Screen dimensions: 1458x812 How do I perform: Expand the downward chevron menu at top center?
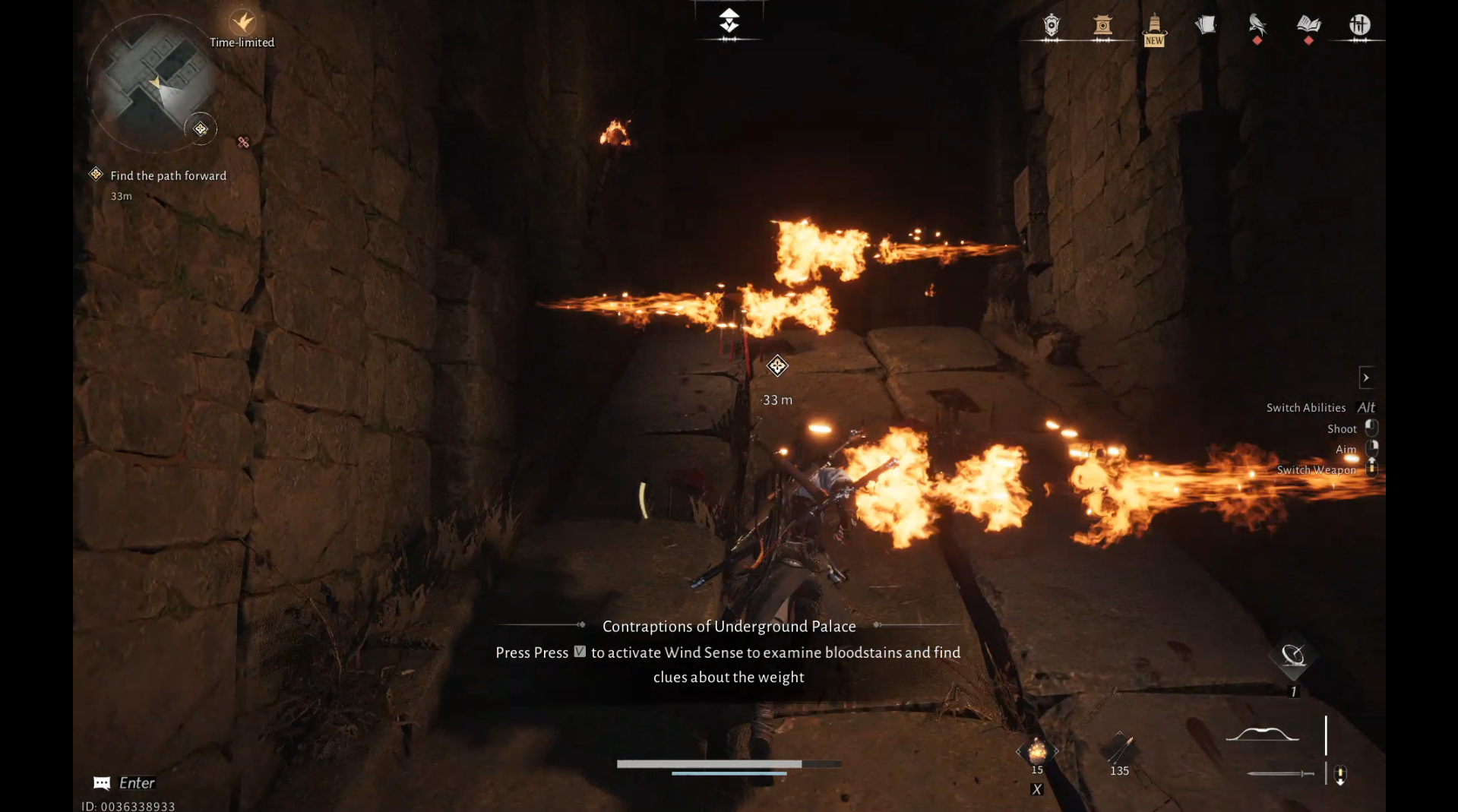[729, 21]
